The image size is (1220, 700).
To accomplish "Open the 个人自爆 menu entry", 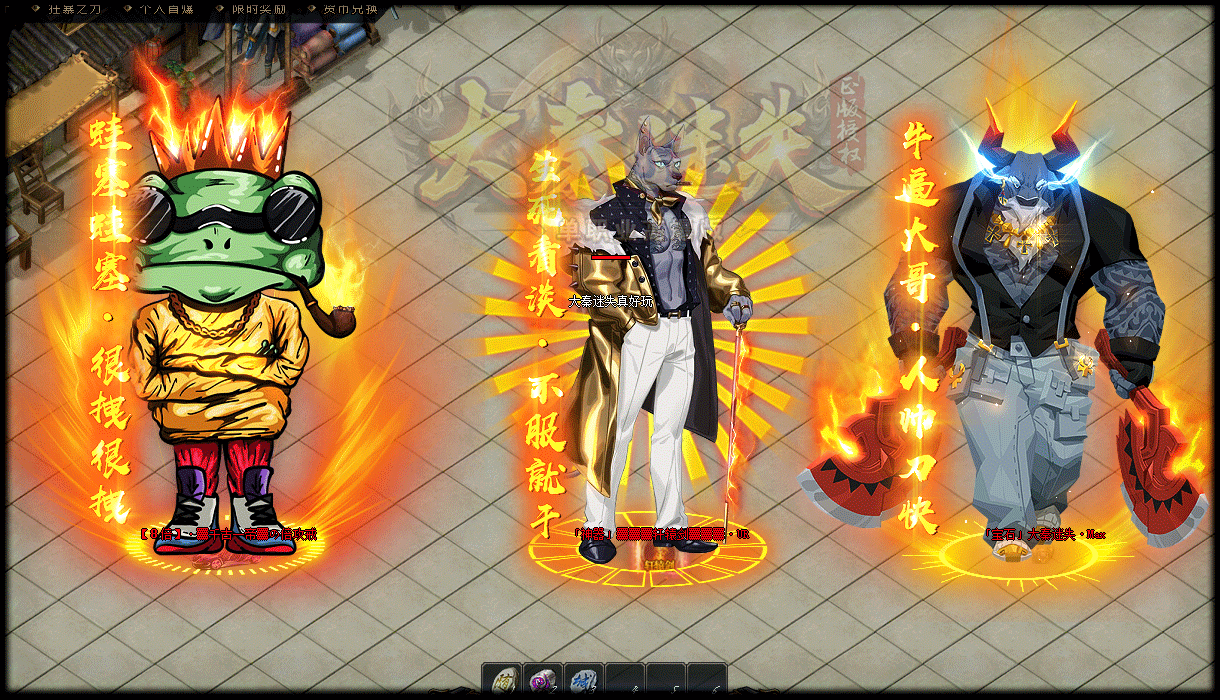I will point(166,9).
